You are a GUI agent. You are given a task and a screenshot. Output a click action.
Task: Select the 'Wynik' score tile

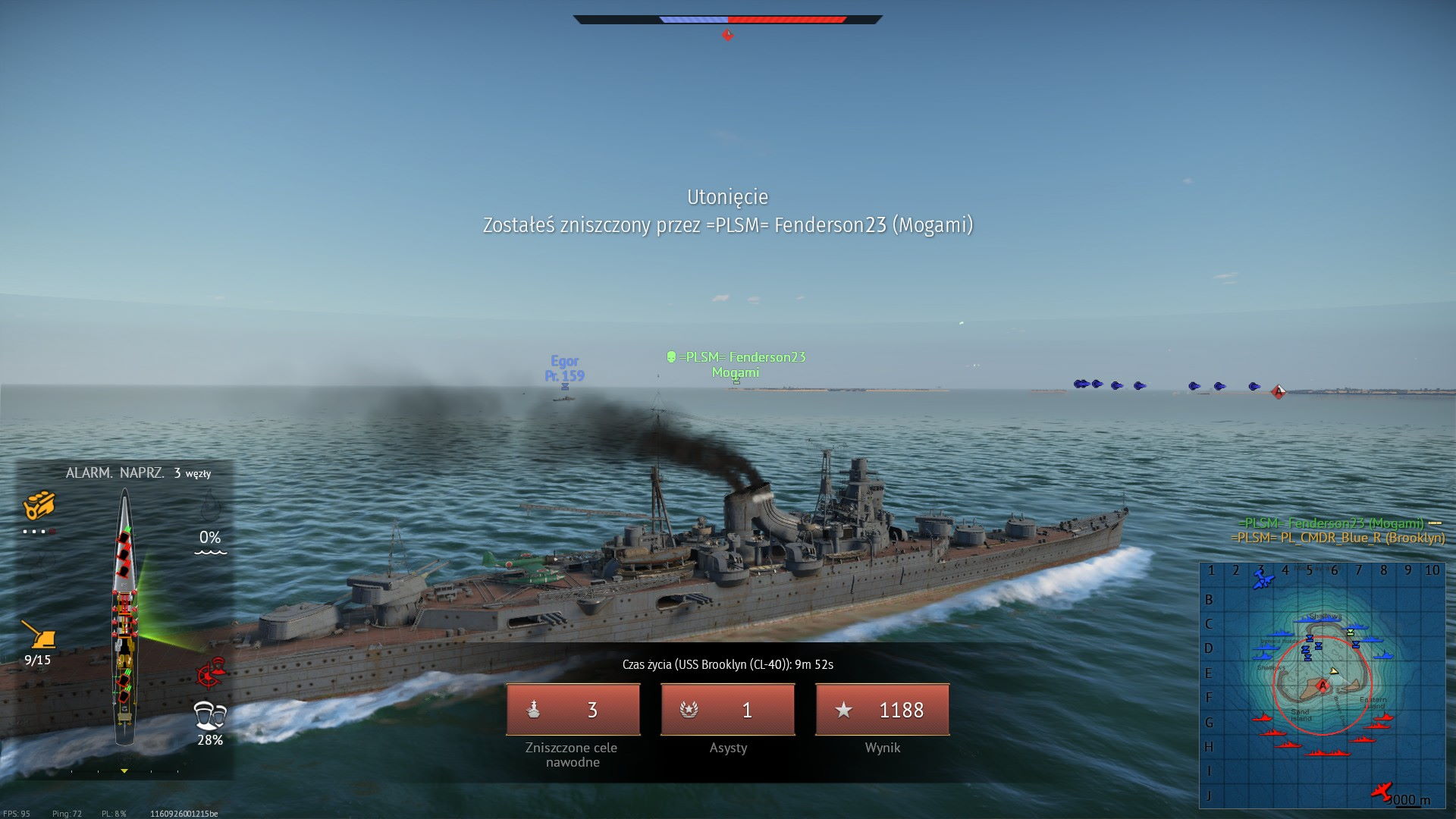click(882, 710)
